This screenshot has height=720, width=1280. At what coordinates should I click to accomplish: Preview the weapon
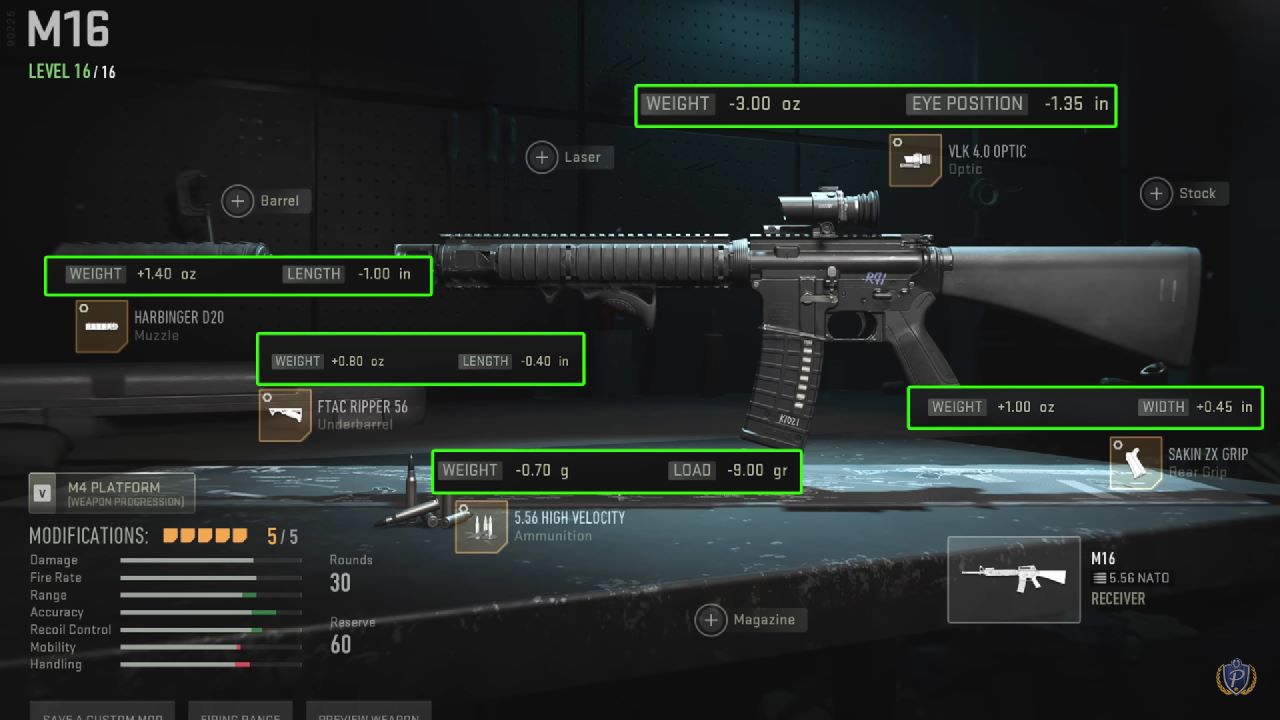pos(369,715)
